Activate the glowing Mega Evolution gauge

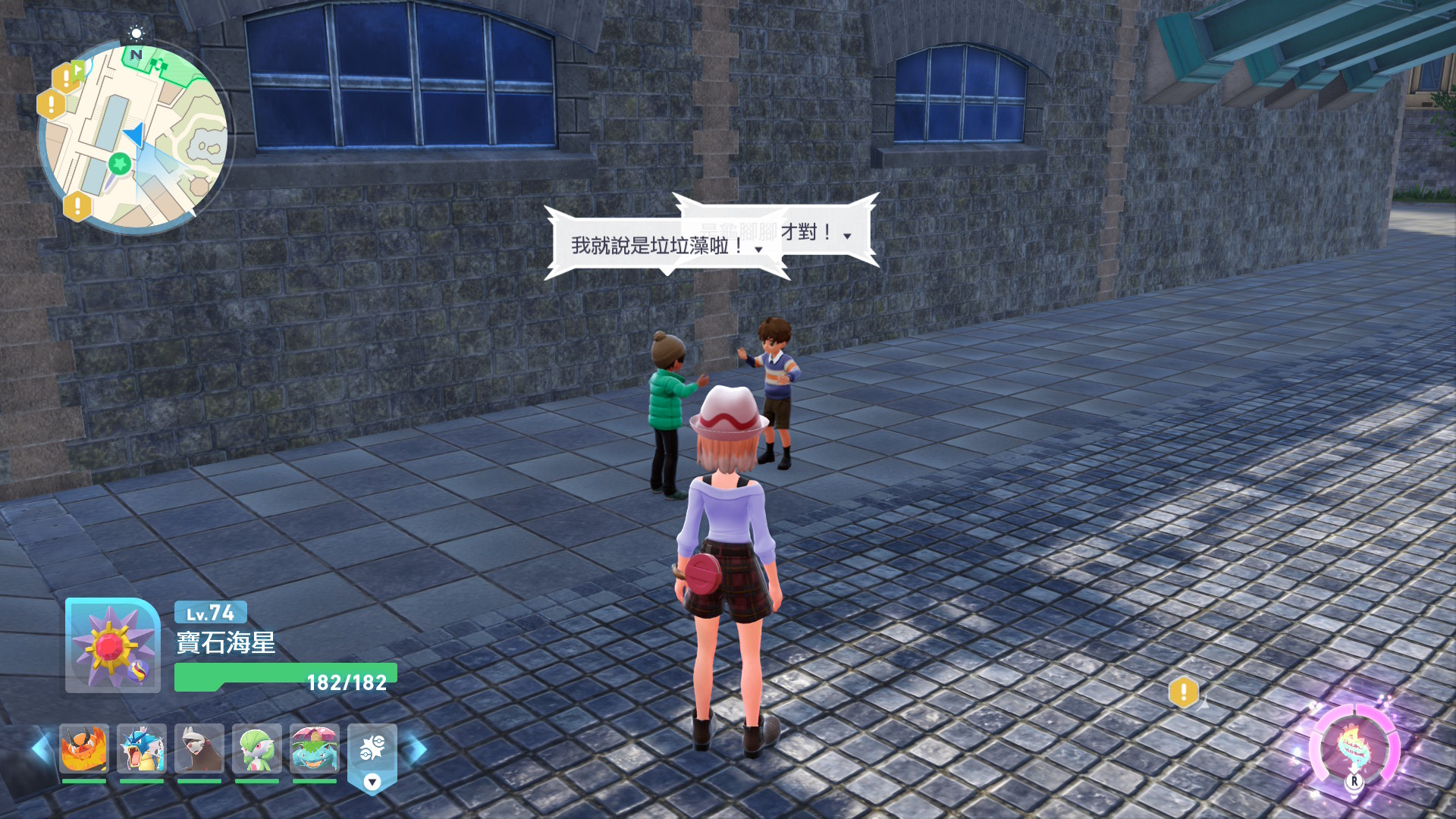point(1354,748)
